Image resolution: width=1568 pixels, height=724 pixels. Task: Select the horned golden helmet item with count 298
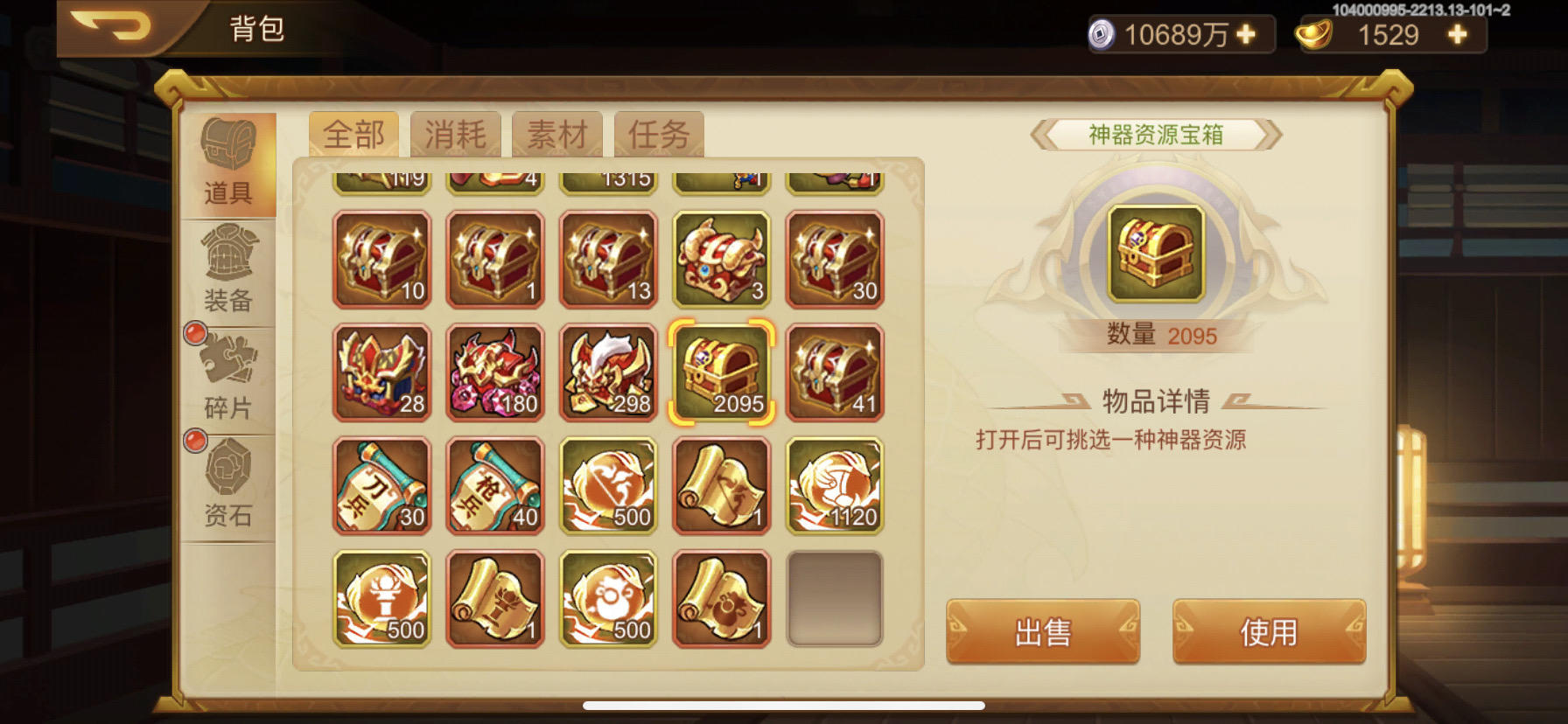coord(607,372)
